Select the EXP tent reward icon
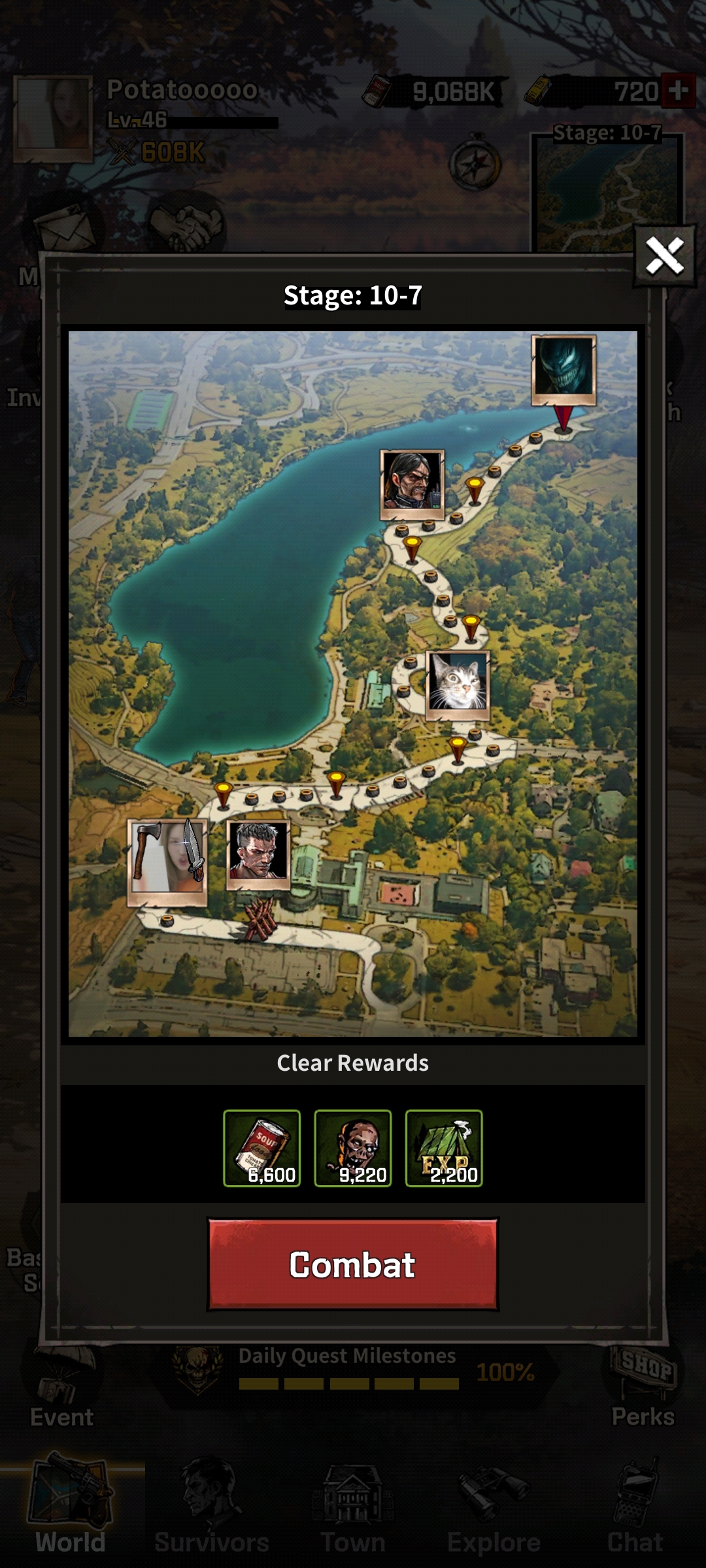The image size is (706, 1568). click(x=444, y=1148)
